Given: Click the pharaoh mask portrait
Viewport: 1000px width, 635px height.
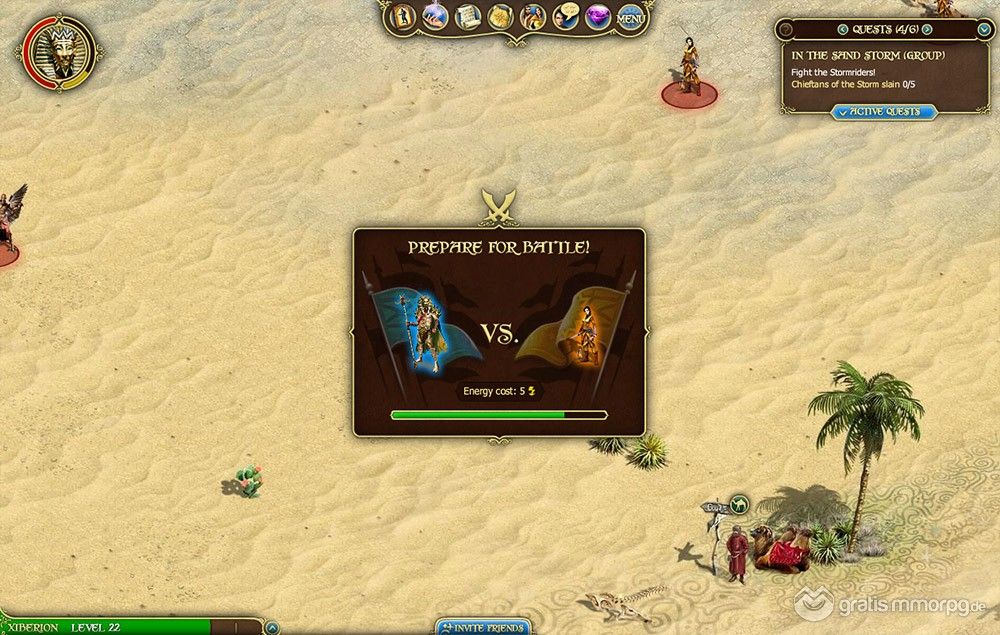Looking at the screenshot, I should coord(58,50).
